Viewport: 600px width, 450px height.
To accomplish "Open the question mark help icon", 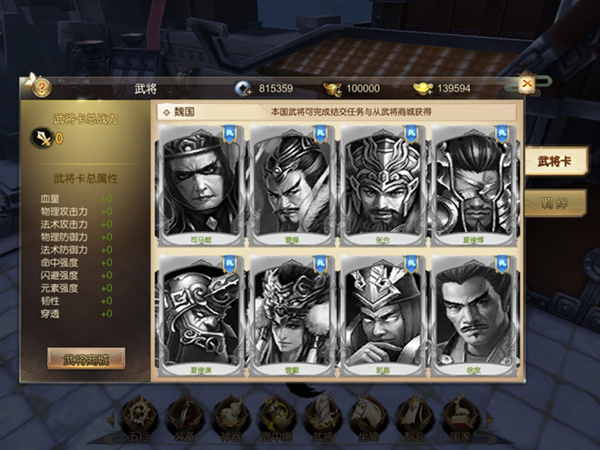I will point(41,87).
